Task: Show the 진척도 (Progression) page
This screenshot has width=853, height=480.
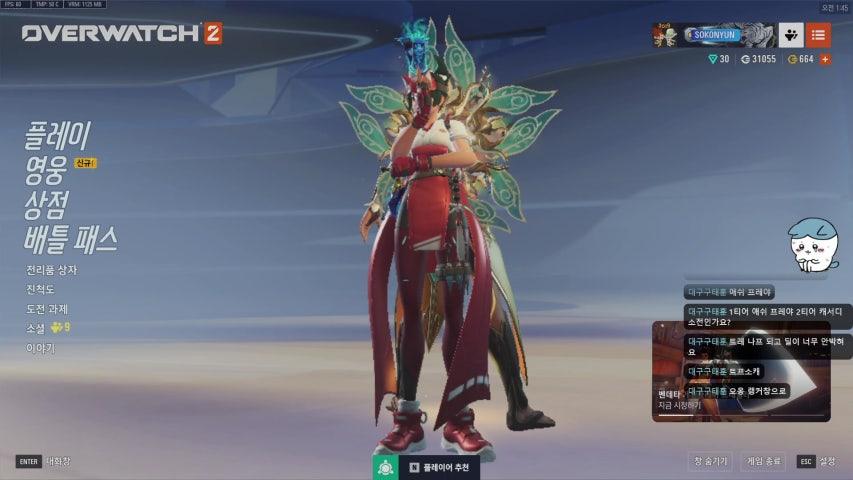Action: point(41,289)
